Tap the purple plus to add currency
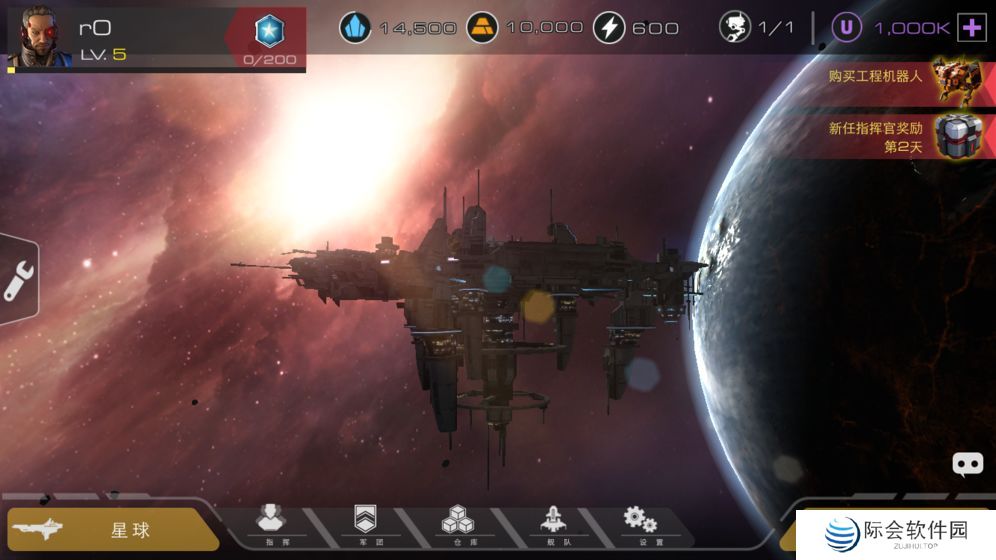The height and width of the screenshot is (560, 996). (971, 28)
